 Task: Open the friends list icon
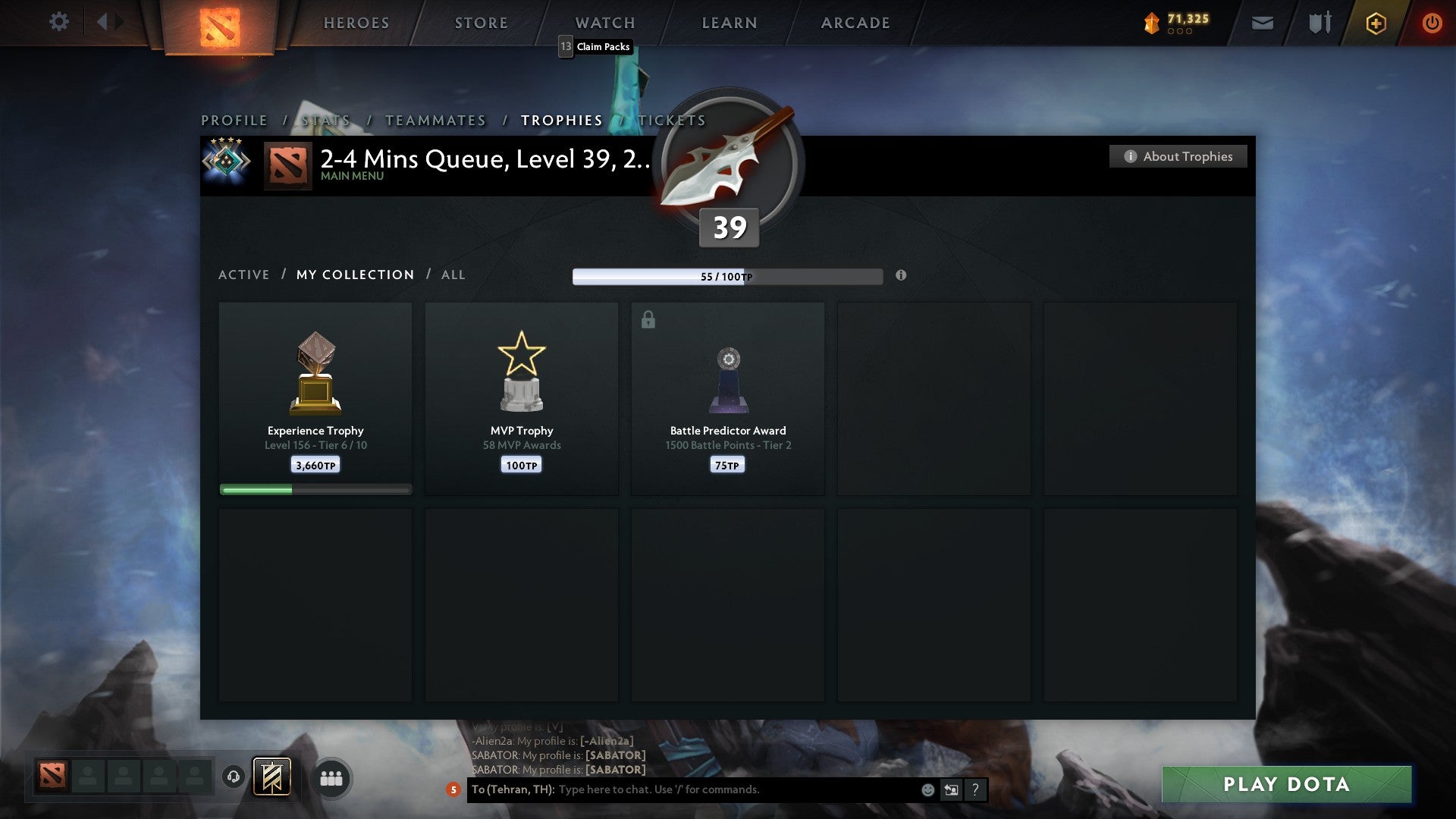pos(331,777)
